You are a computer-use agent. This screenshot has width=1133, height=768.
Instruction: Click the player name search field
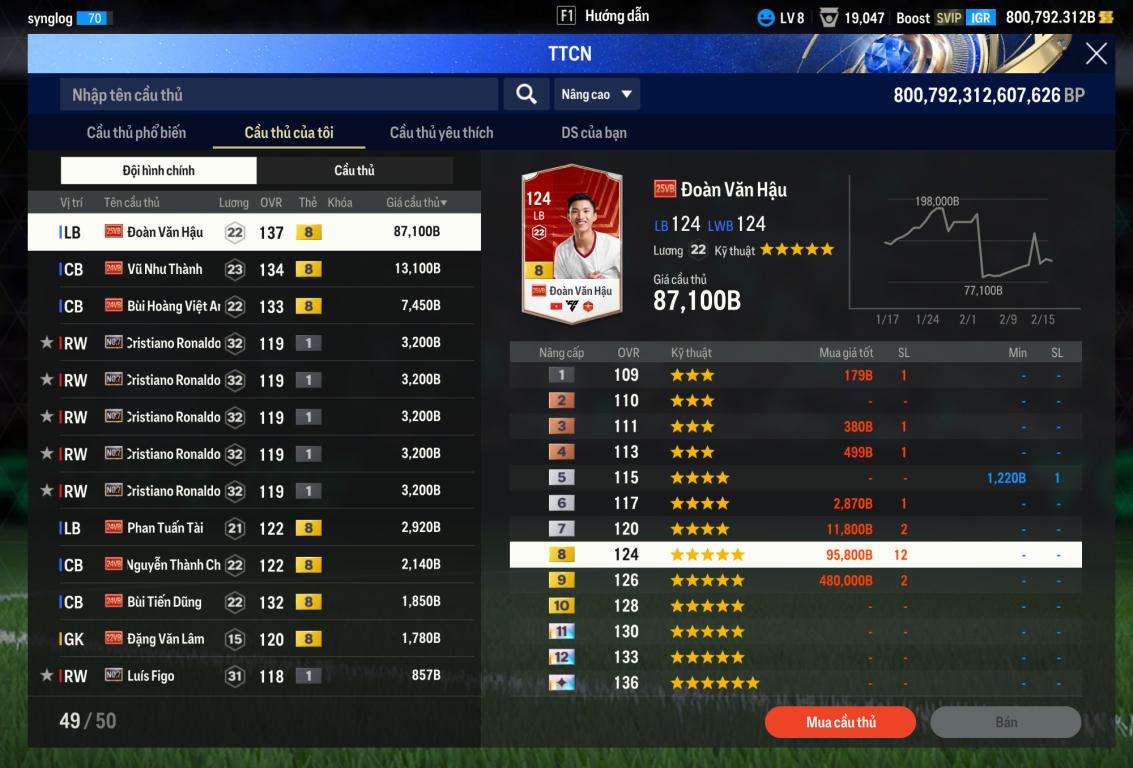278,95
